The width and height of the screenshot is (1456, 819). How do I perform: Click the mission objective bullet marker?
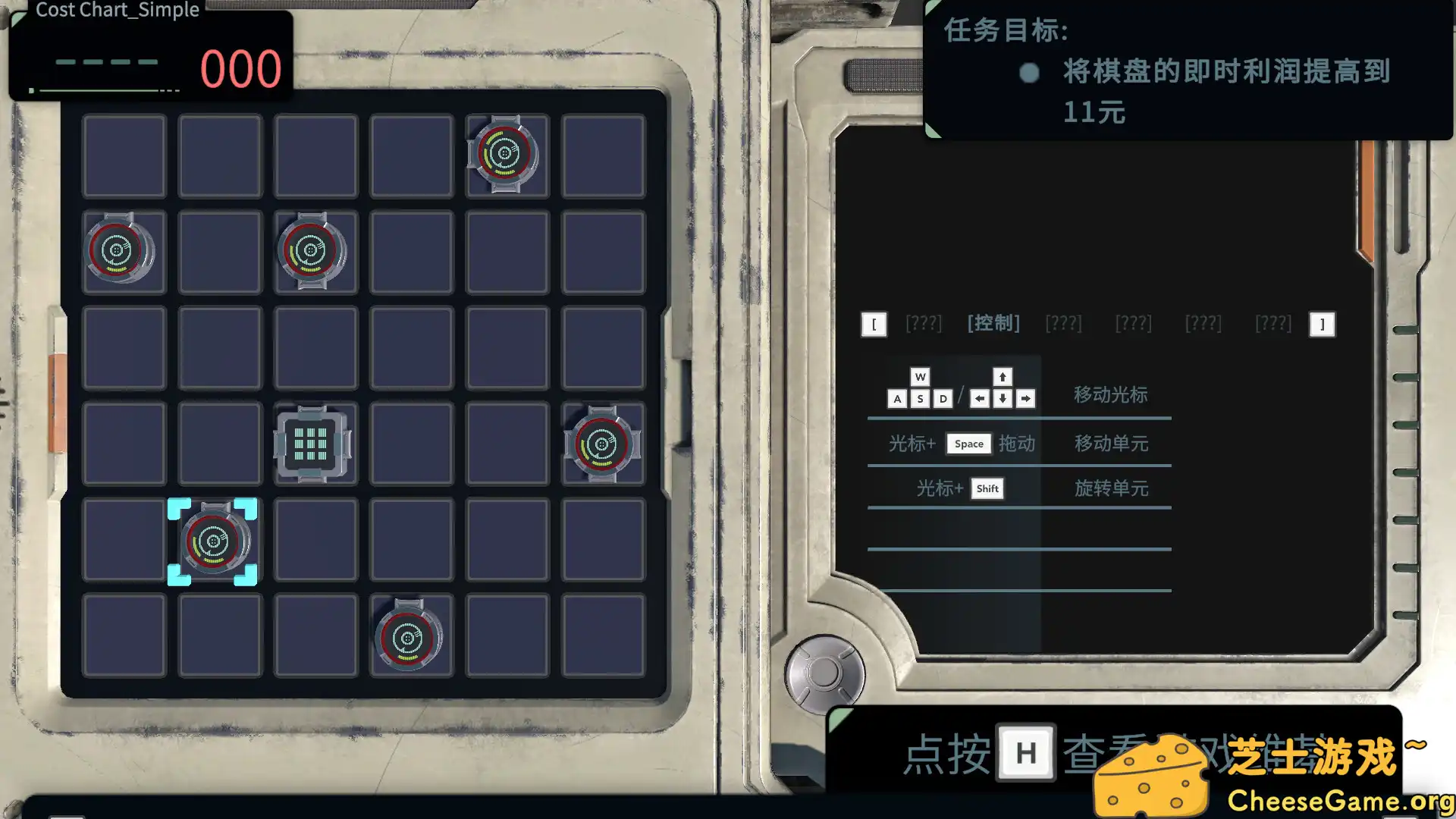(1028, 73)
